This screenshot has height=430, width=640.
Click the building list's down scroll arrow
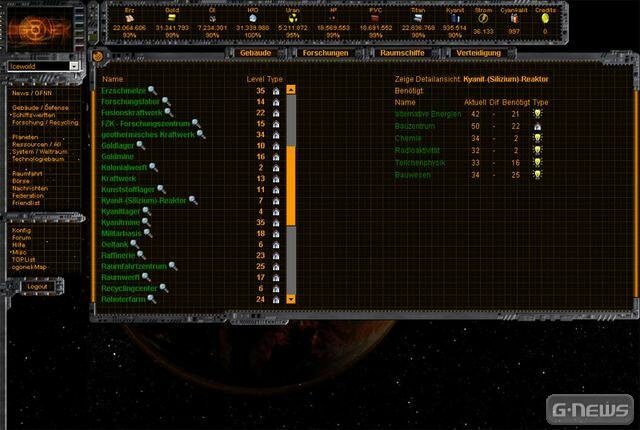[x=291, y=298]
